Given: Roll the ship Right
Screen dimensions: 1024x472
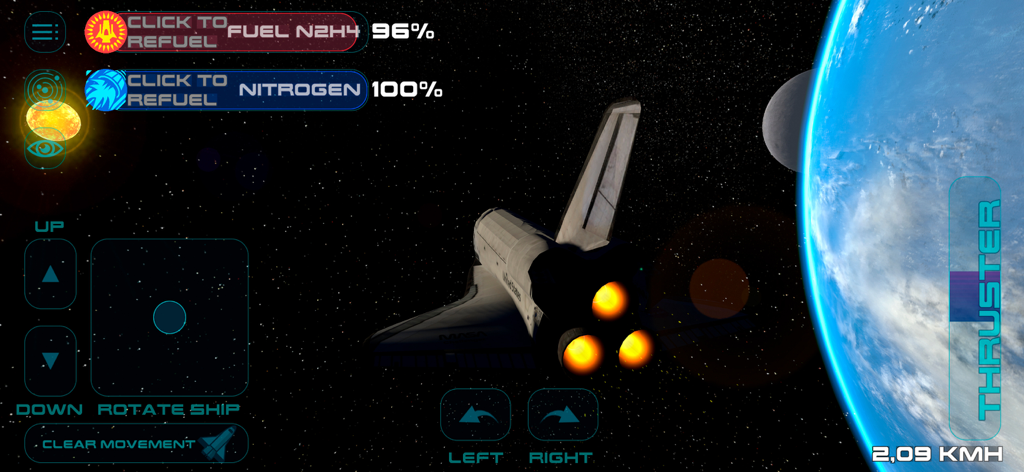Looking at the screenshot, I should (x=562, y=414).
